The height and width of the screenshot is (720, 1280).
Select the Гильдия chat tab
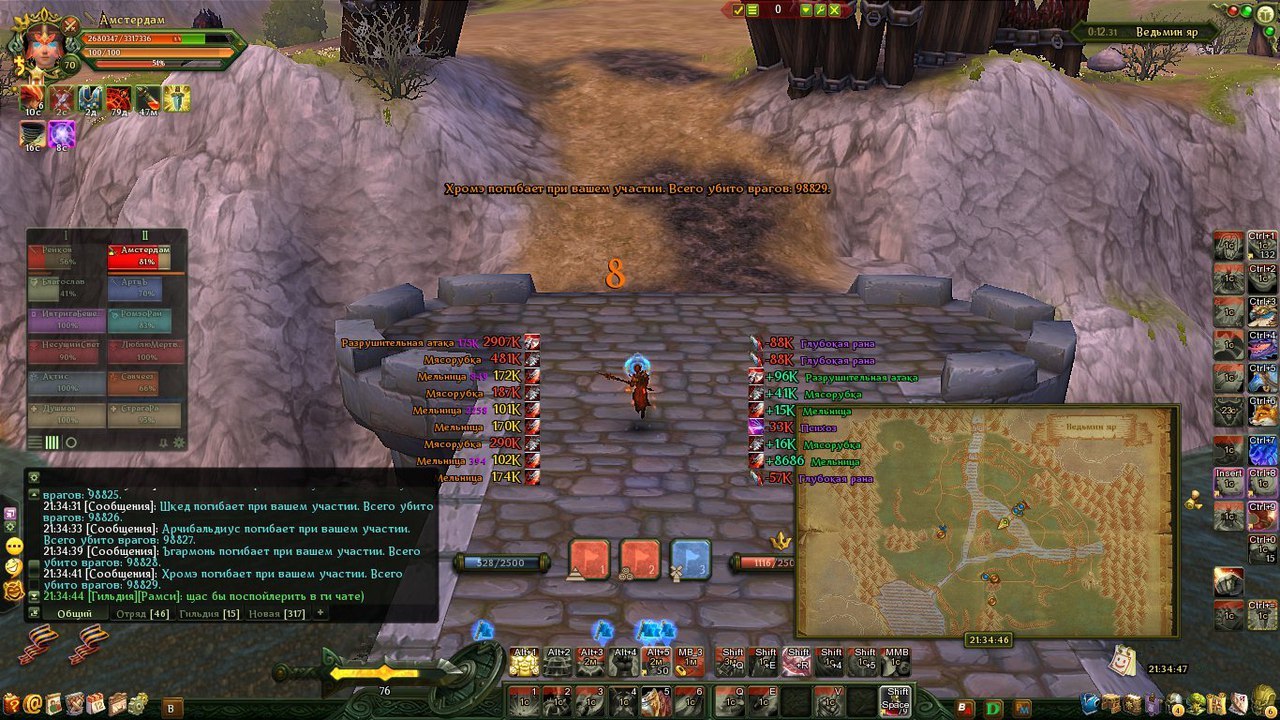(209, 613)
